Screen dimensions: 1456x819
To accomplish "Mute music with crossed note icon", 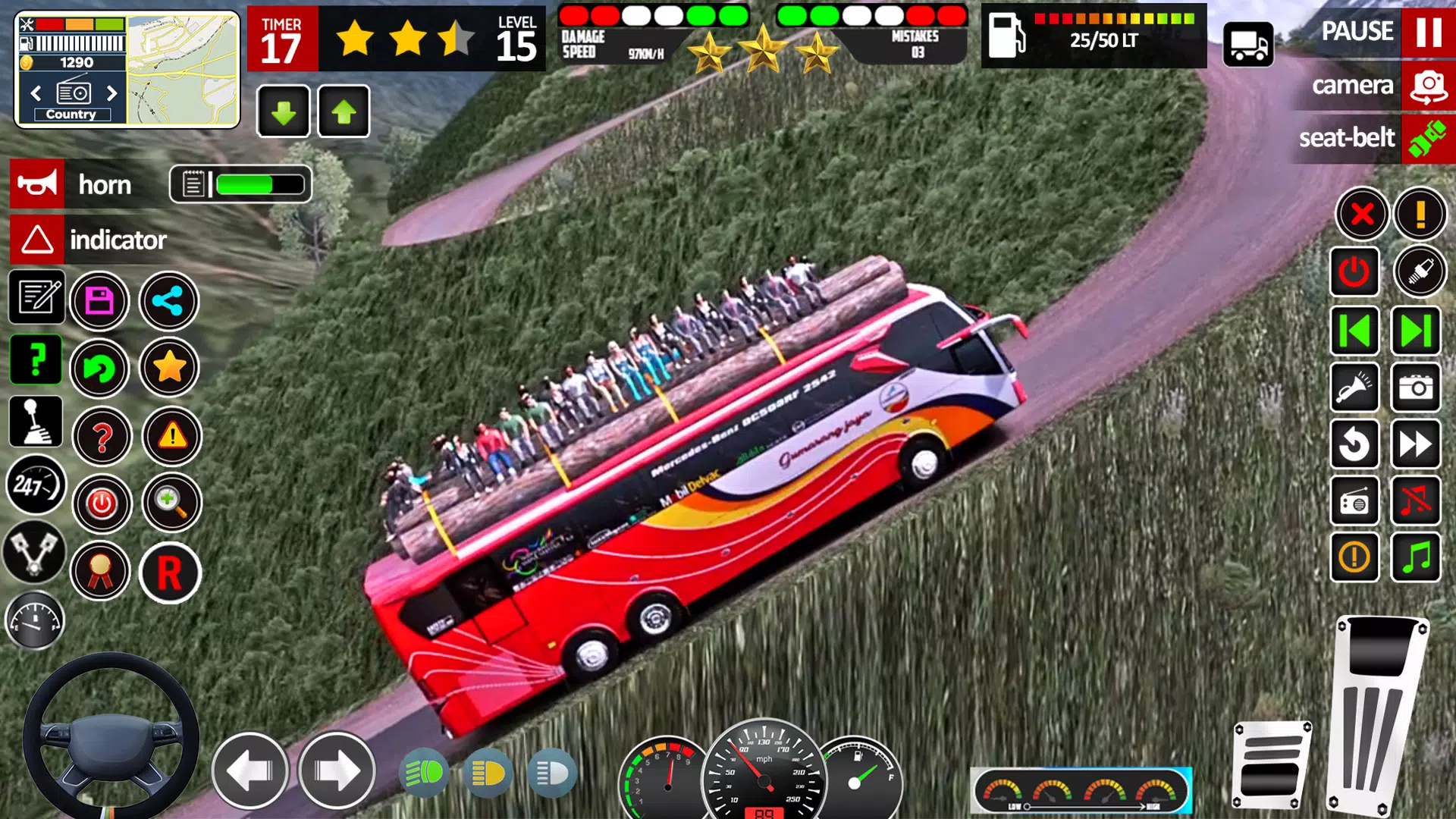I will coord(1415,501).
